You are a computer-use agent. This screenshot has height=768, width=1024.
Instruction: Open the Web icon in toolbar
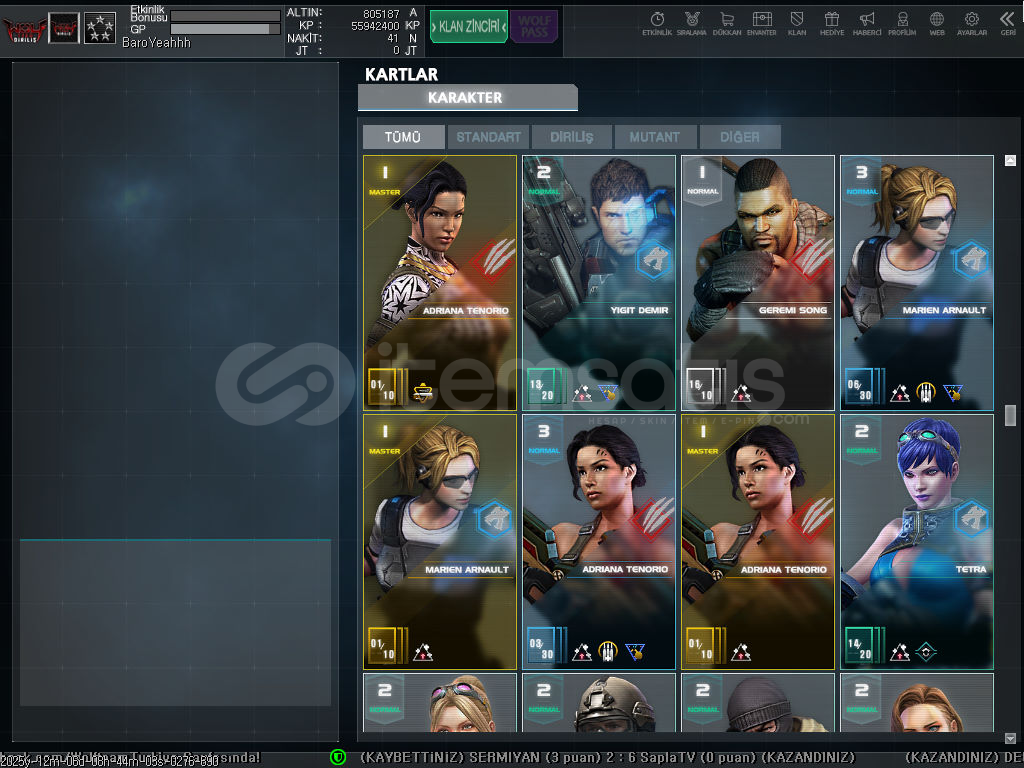click(x=937, y=23)
